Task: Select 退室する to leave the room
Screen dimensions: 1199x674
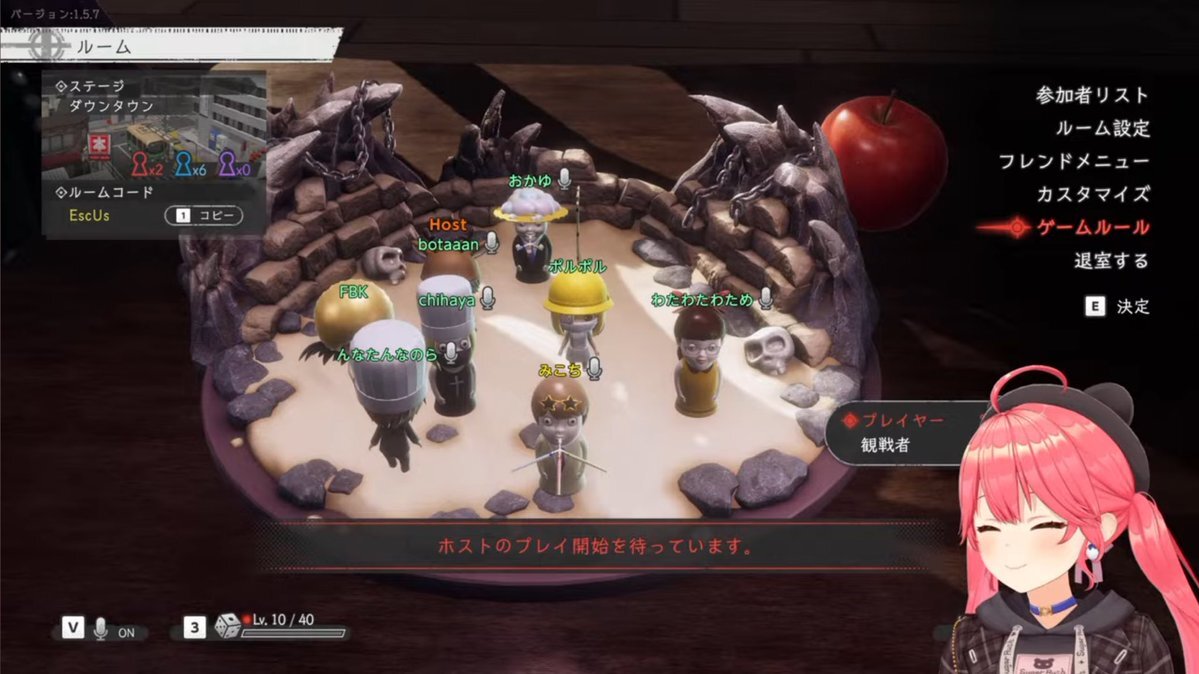Action: coord(1111,261)
